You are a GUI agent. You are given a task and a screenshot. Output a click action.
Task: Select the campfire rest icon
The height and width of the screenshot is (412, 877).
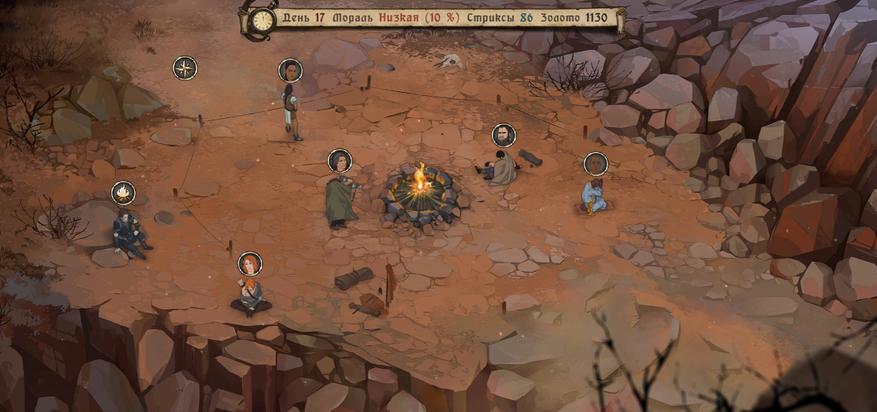(x=123, y=192)
